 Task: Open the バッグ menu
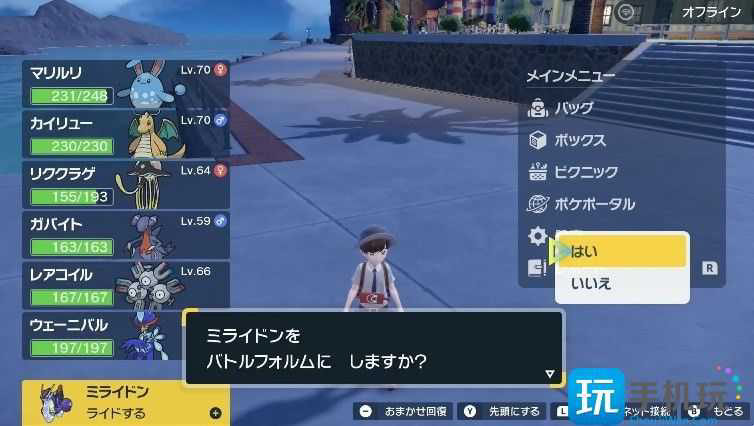tap(572, 108)
